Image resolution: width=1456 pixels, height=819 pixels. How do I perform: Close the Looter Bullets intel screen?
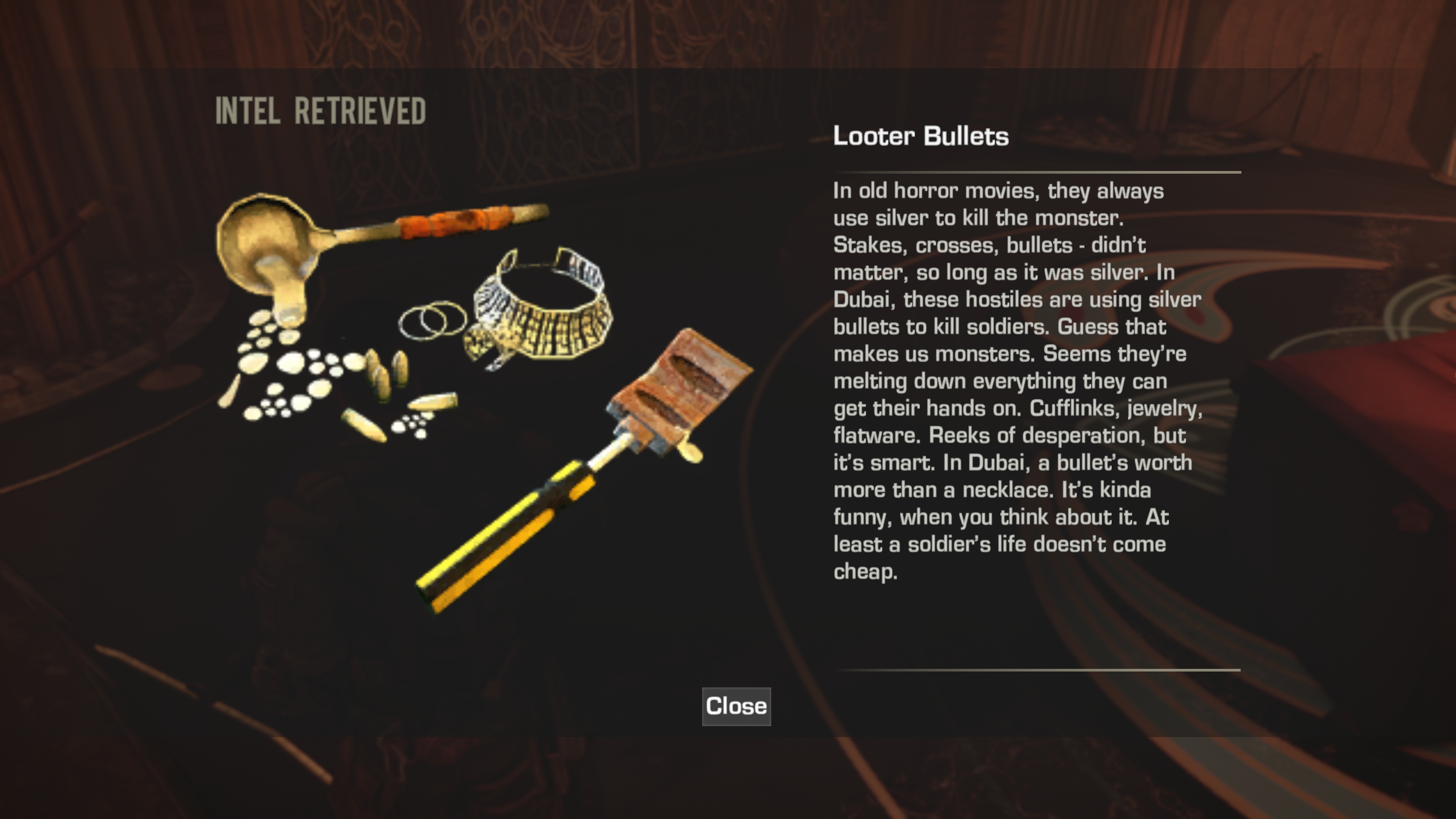coord(736,706)
